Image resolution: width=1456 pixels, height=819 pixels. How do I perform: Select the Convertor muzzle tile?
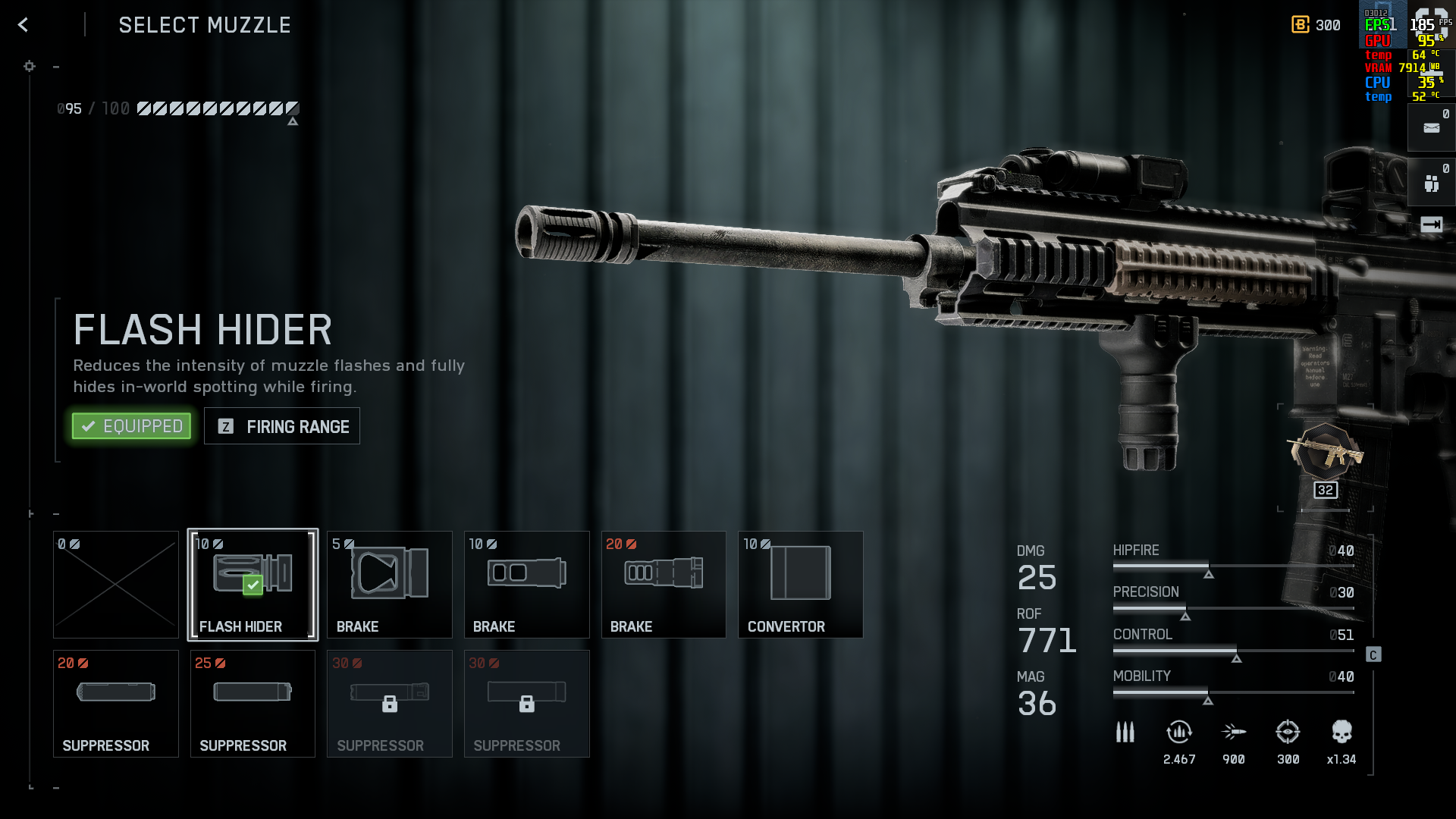click(x=800, y=585)
